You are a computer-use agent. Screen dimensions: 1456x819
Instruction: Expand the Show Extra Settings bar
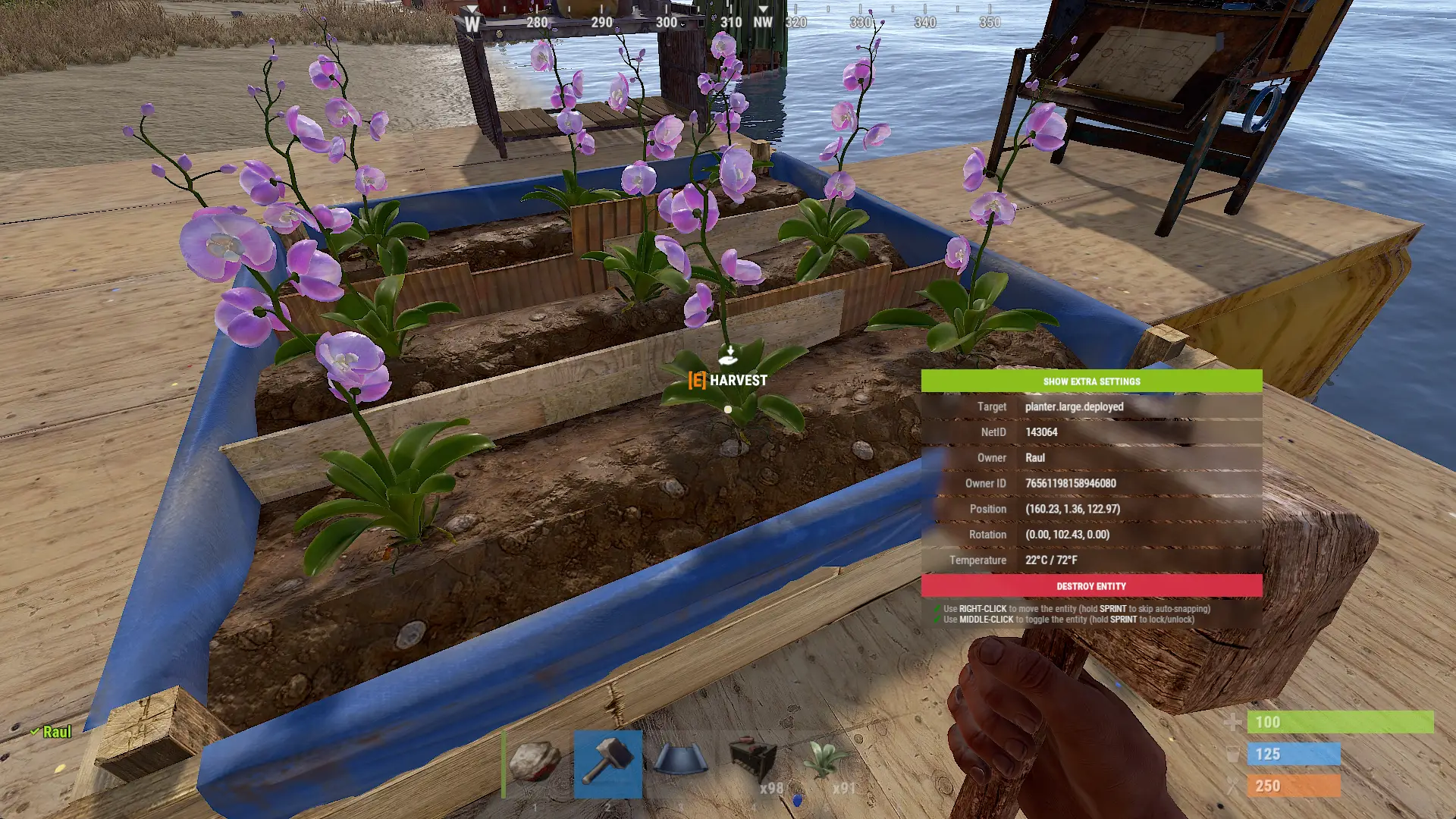(x=1091, y=381)
